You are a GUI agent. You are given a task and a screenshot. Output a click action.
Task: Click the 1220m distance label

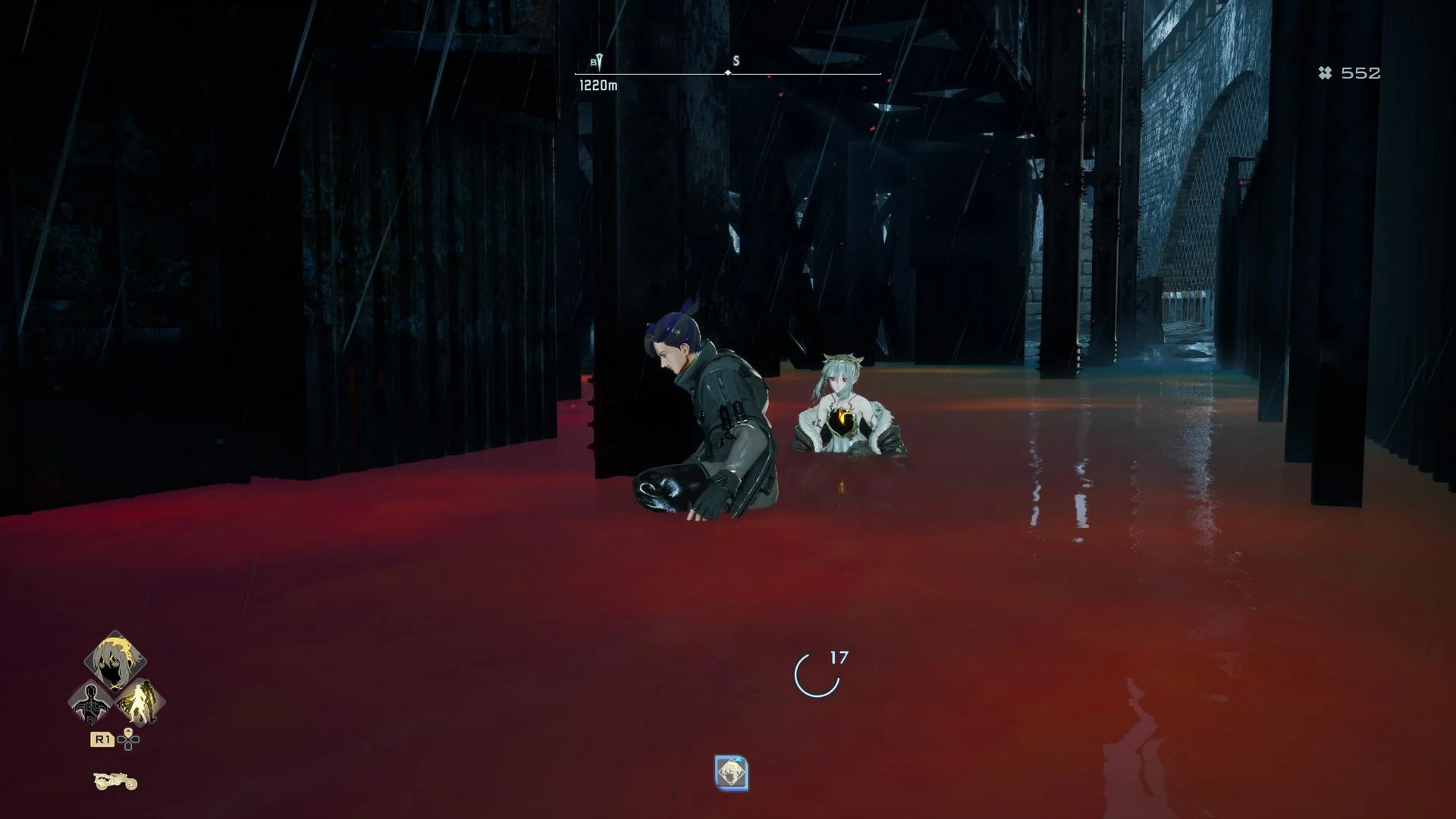click(x=598, y=86)
